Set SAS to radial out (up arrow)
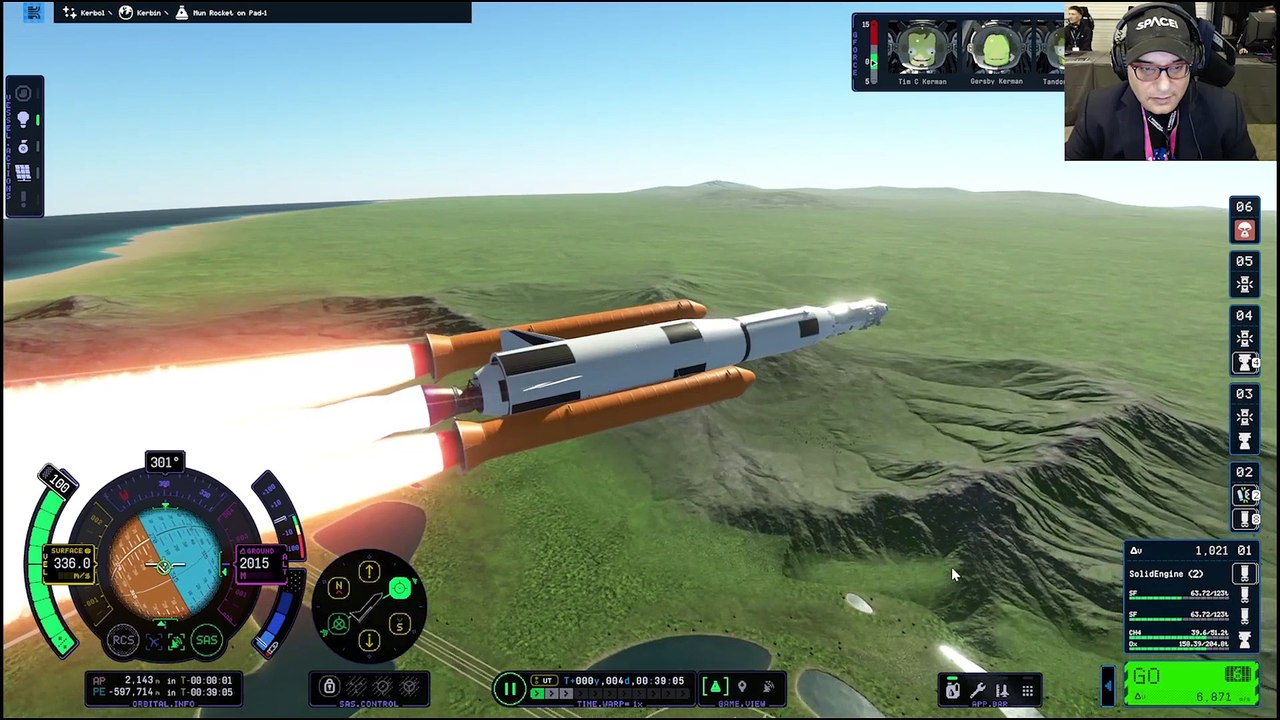Viewport: 1280px width, 720px height. (369, 572)
